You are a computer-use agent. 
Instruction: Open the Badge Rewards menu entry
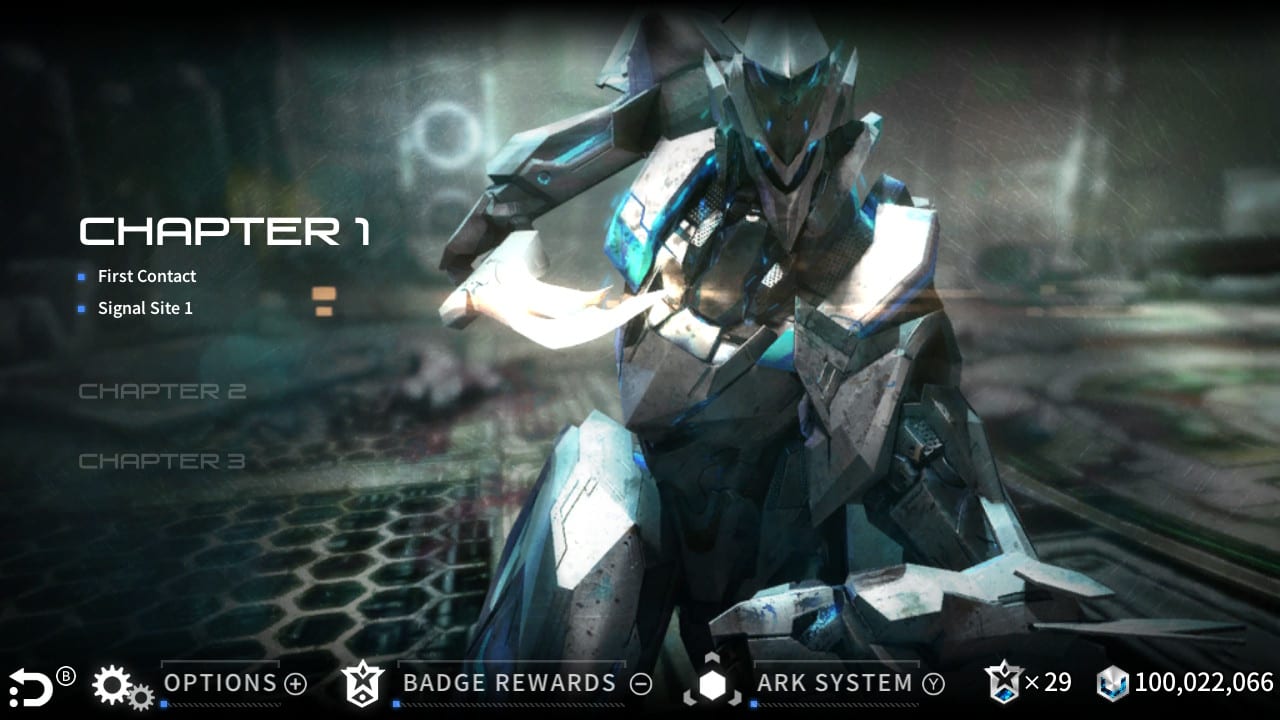[508, 684]
